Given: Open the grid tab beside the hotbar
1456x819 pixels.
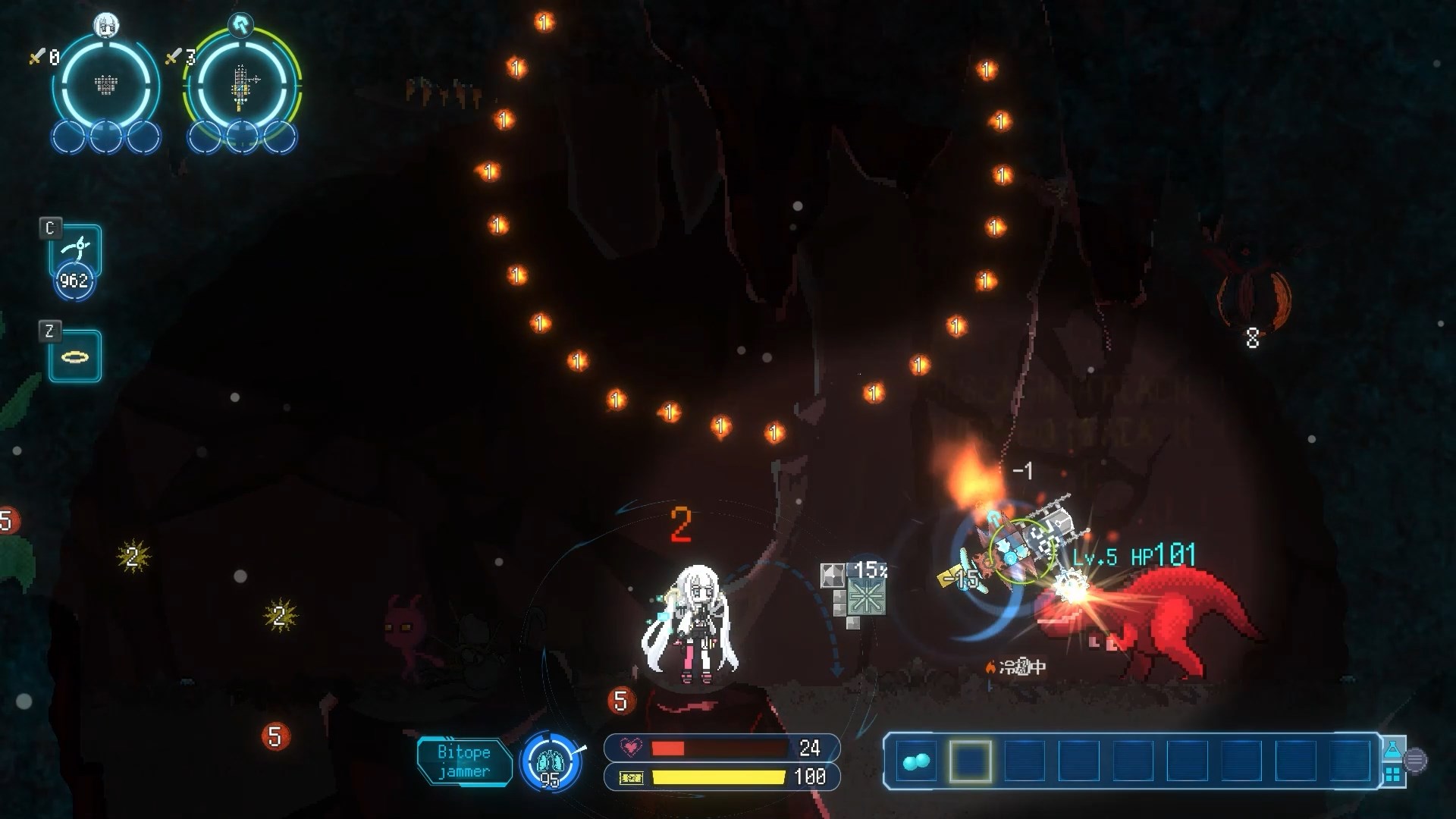Looking at the screenshot, I should (x=1392, y=774).
